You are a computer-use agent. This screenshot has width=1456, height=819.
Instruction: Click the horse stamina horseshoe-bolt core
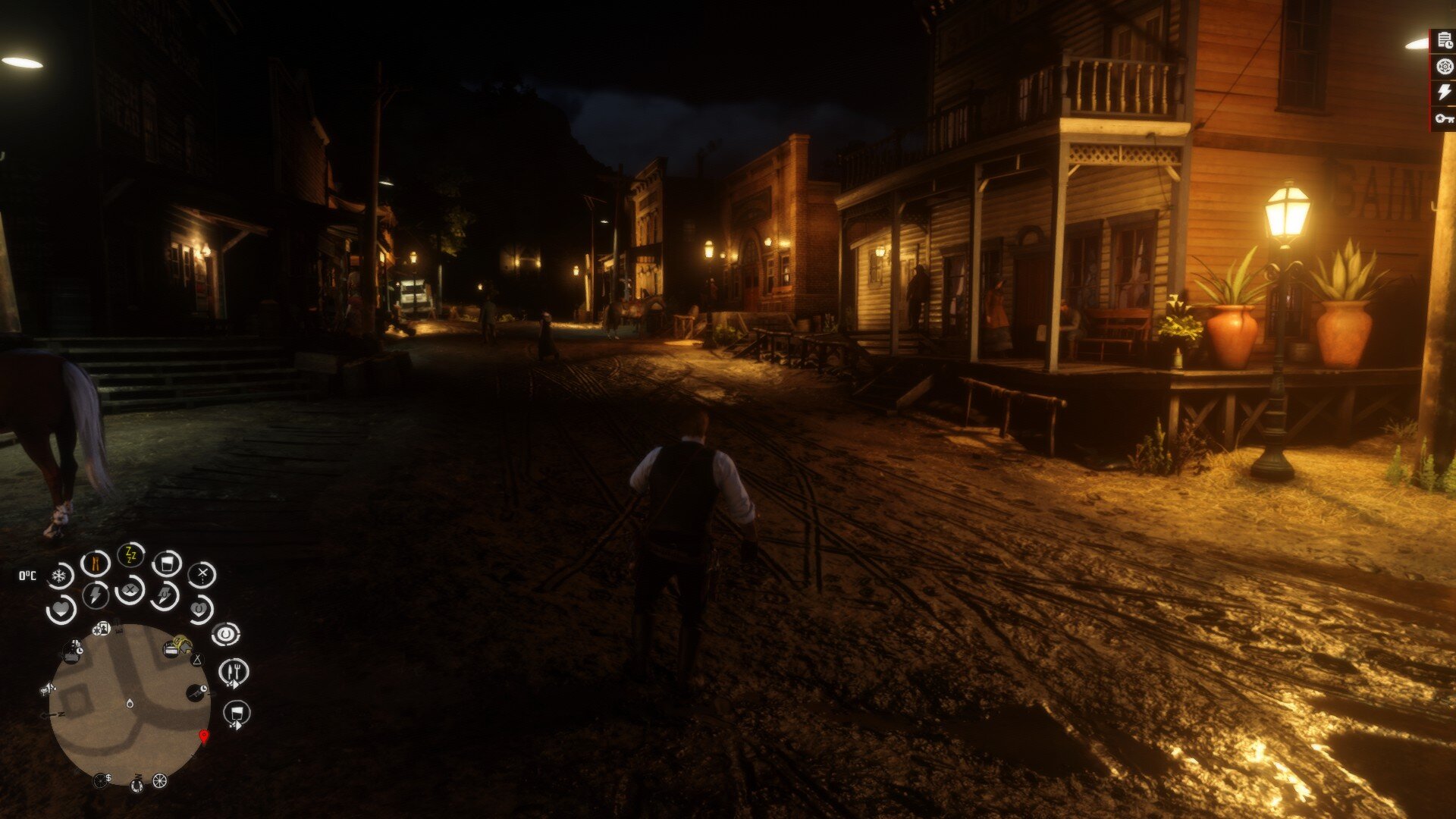point(165,595)
